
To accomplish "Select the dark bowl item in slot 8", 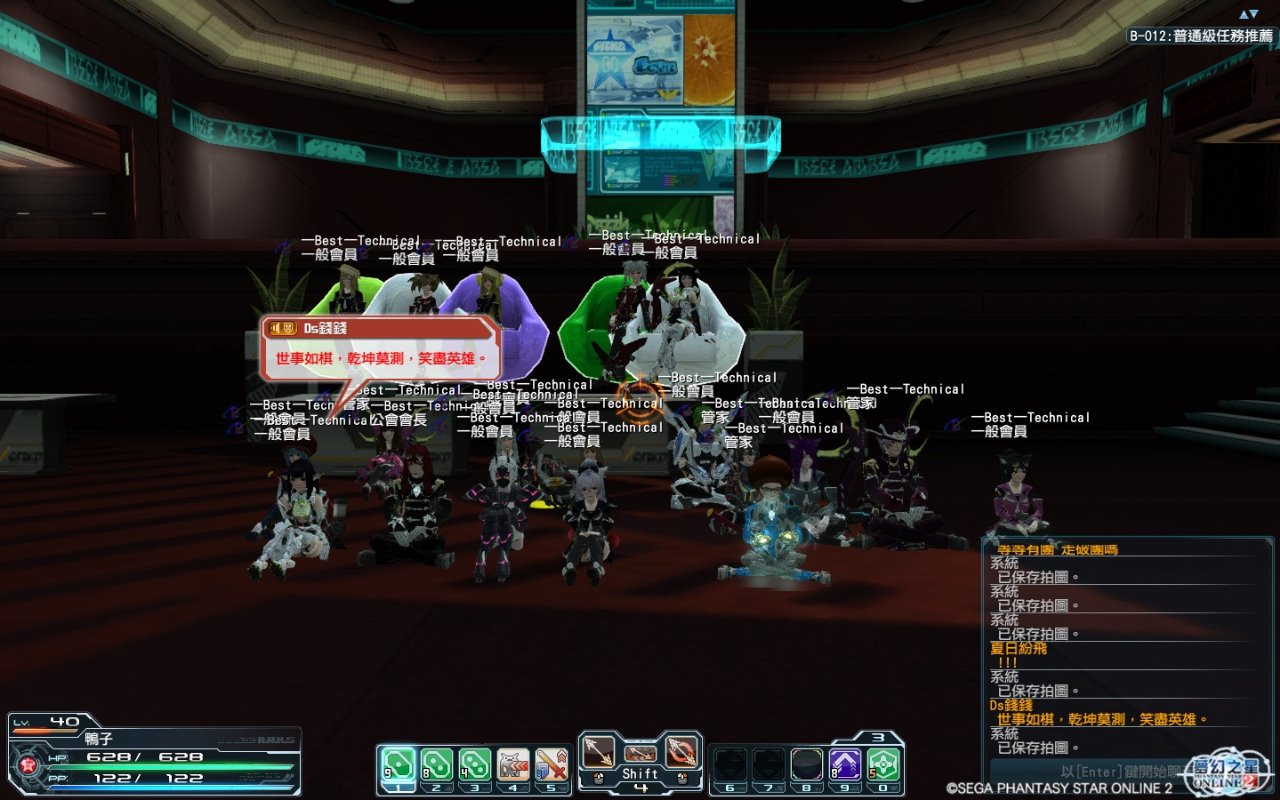I will pyautogui.click(x=807, y=765).
